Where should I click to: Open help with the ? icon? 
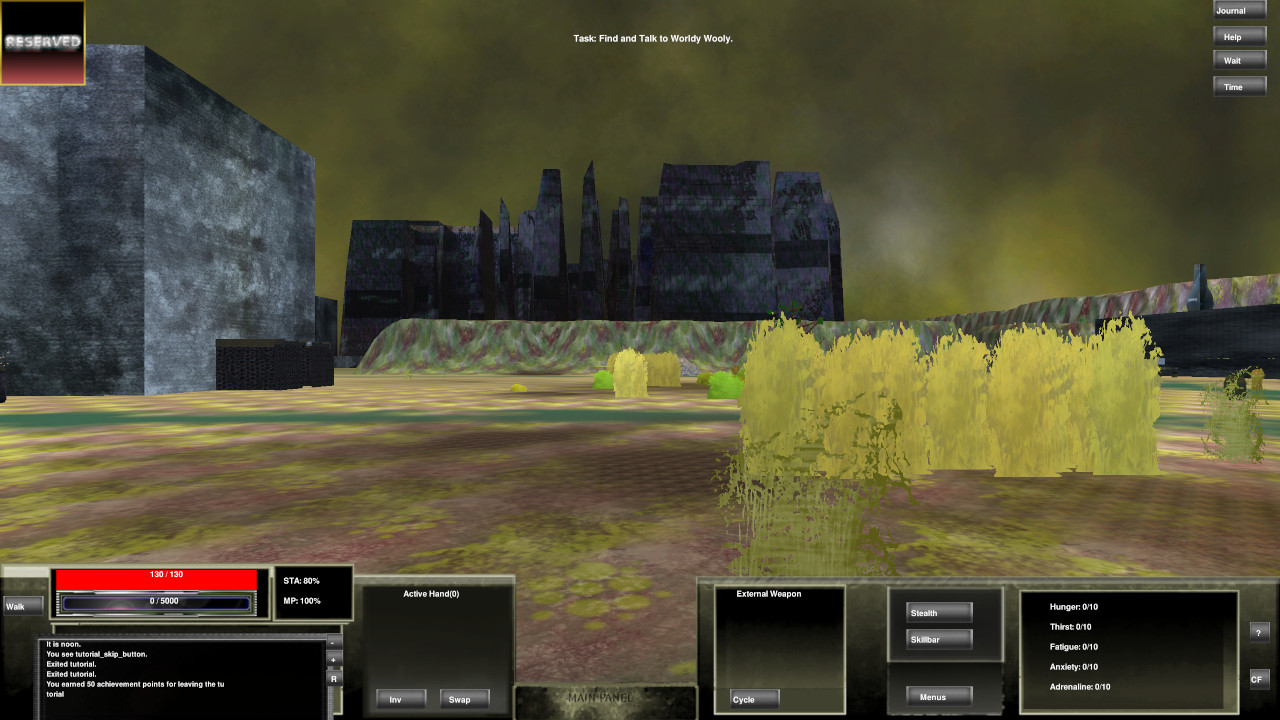1259,631
